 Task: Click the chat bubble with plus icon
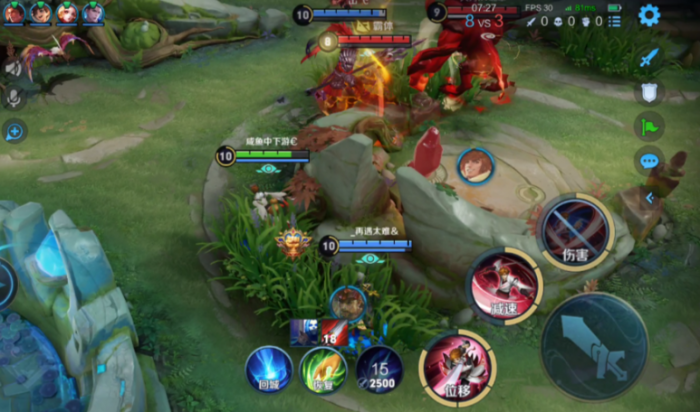click(14, 131)
